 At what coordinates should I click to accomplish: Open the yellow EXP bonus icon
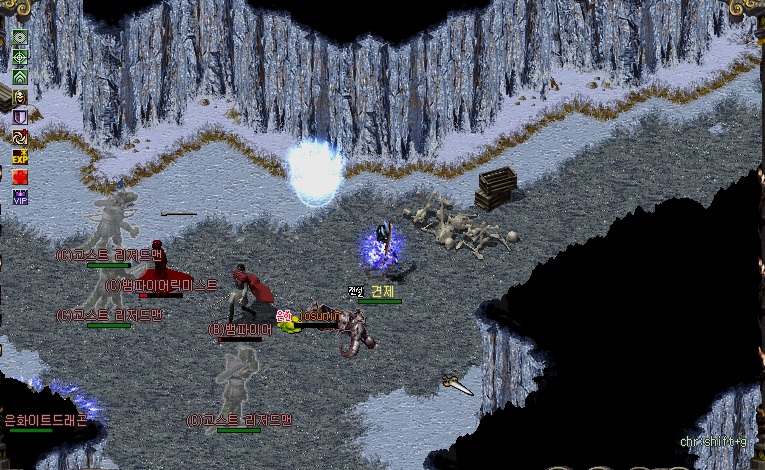point(19,157)
